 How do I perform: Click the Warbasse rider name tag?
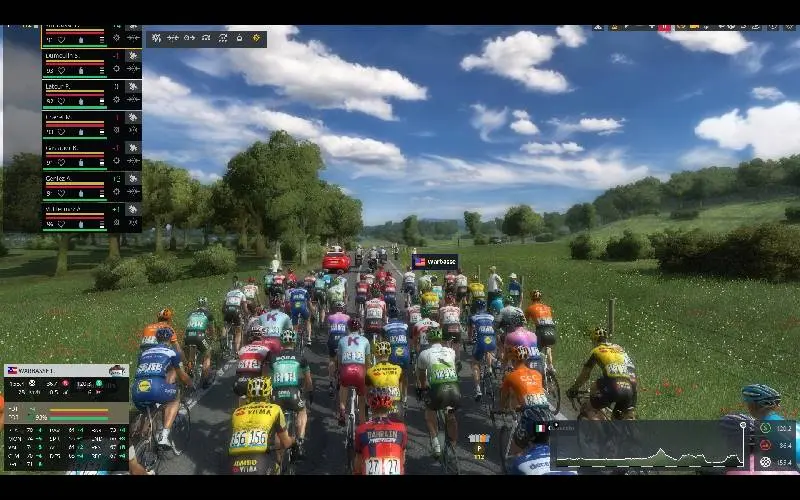pyautogui.click(x=435, y=262)
